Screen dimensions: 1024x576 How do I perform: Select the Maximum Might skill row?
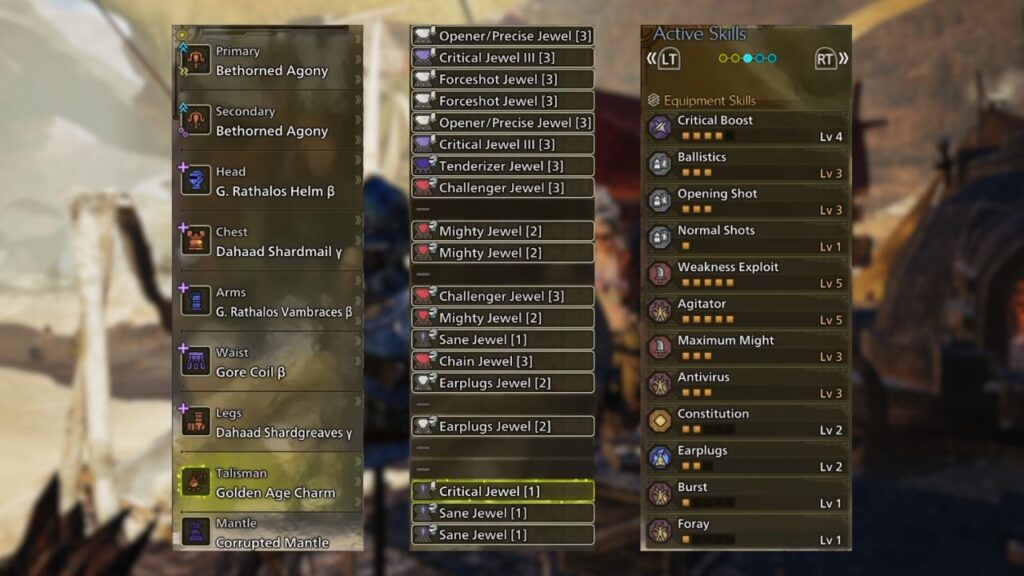(x=746, y=347)
